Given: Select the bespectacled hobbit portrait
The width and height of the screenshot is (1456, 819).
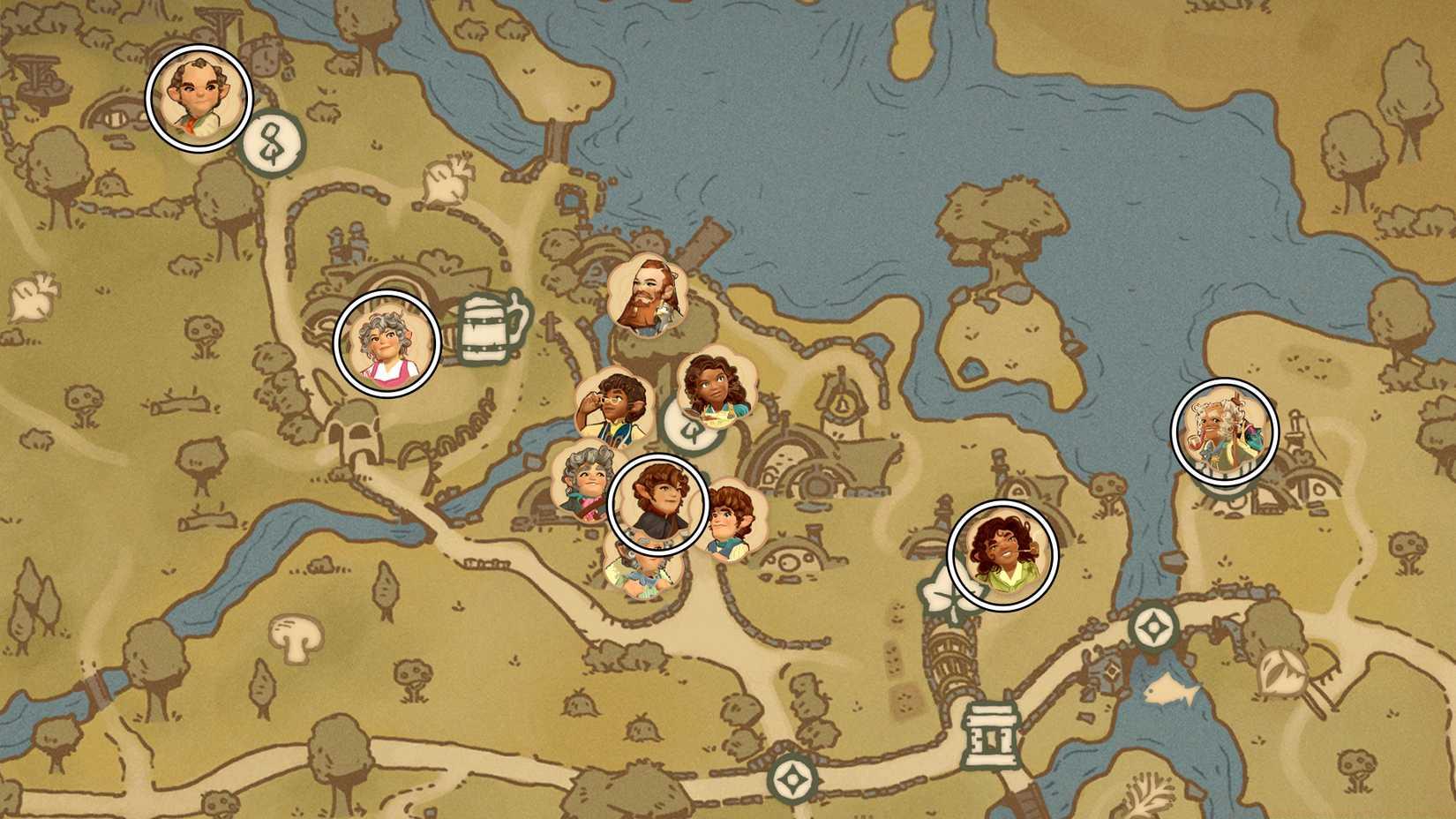Looking at the screenshot, I should tap(616, 402).
